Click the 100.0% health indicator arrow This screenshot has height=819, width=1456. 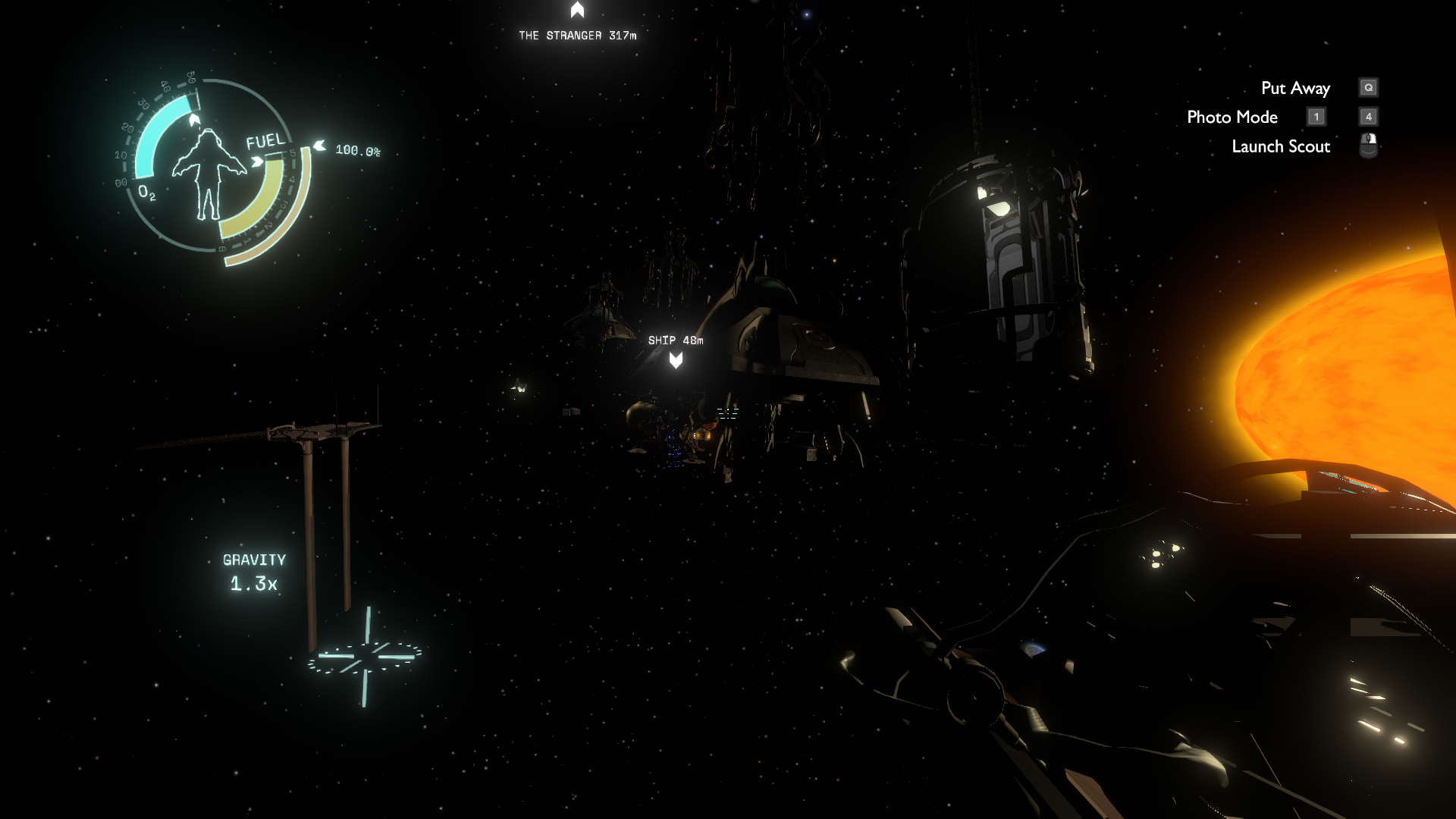tap(318, 146)
